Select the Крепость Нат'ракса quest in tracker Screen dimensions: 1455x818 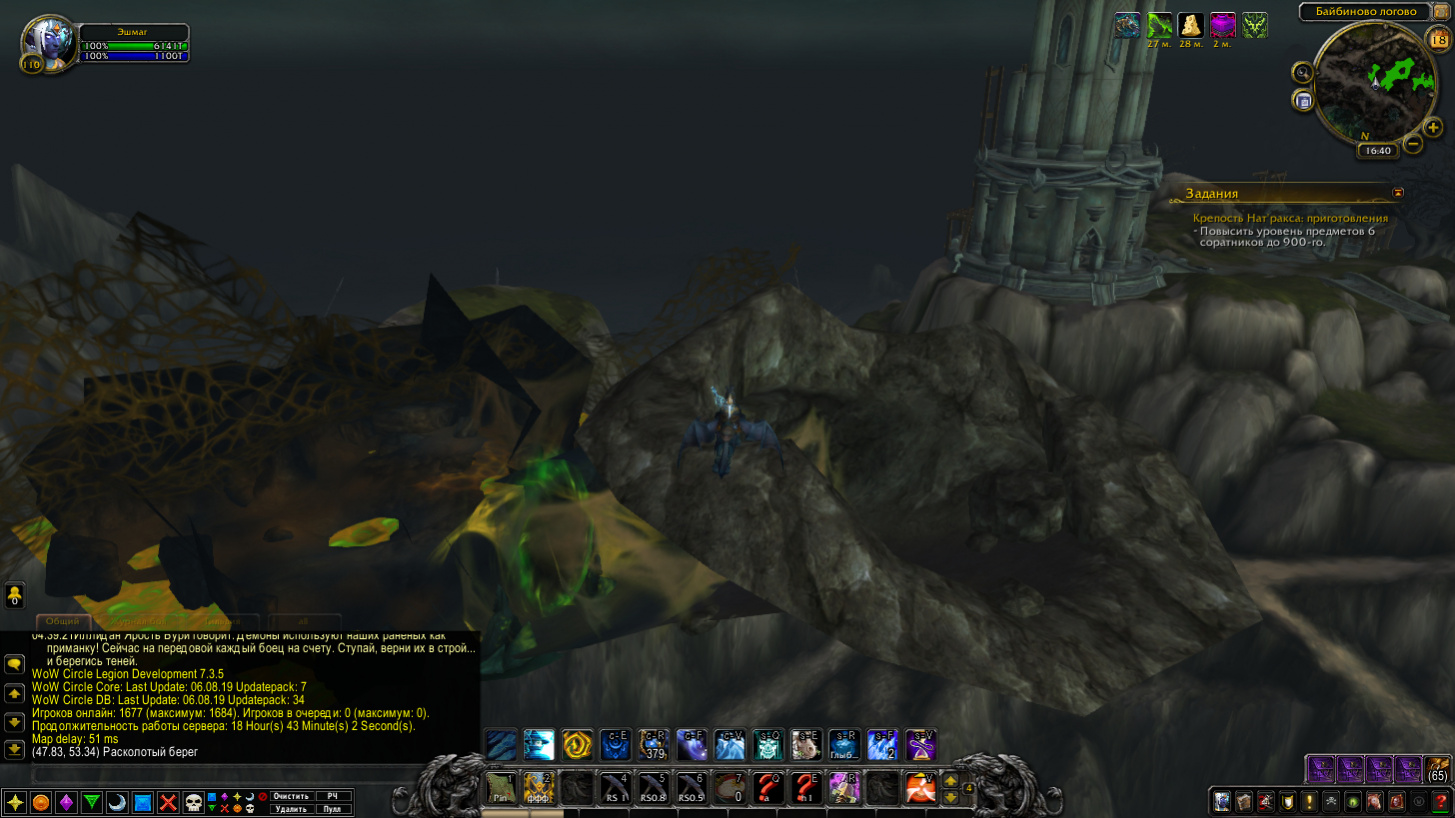tap(1290, 218)
